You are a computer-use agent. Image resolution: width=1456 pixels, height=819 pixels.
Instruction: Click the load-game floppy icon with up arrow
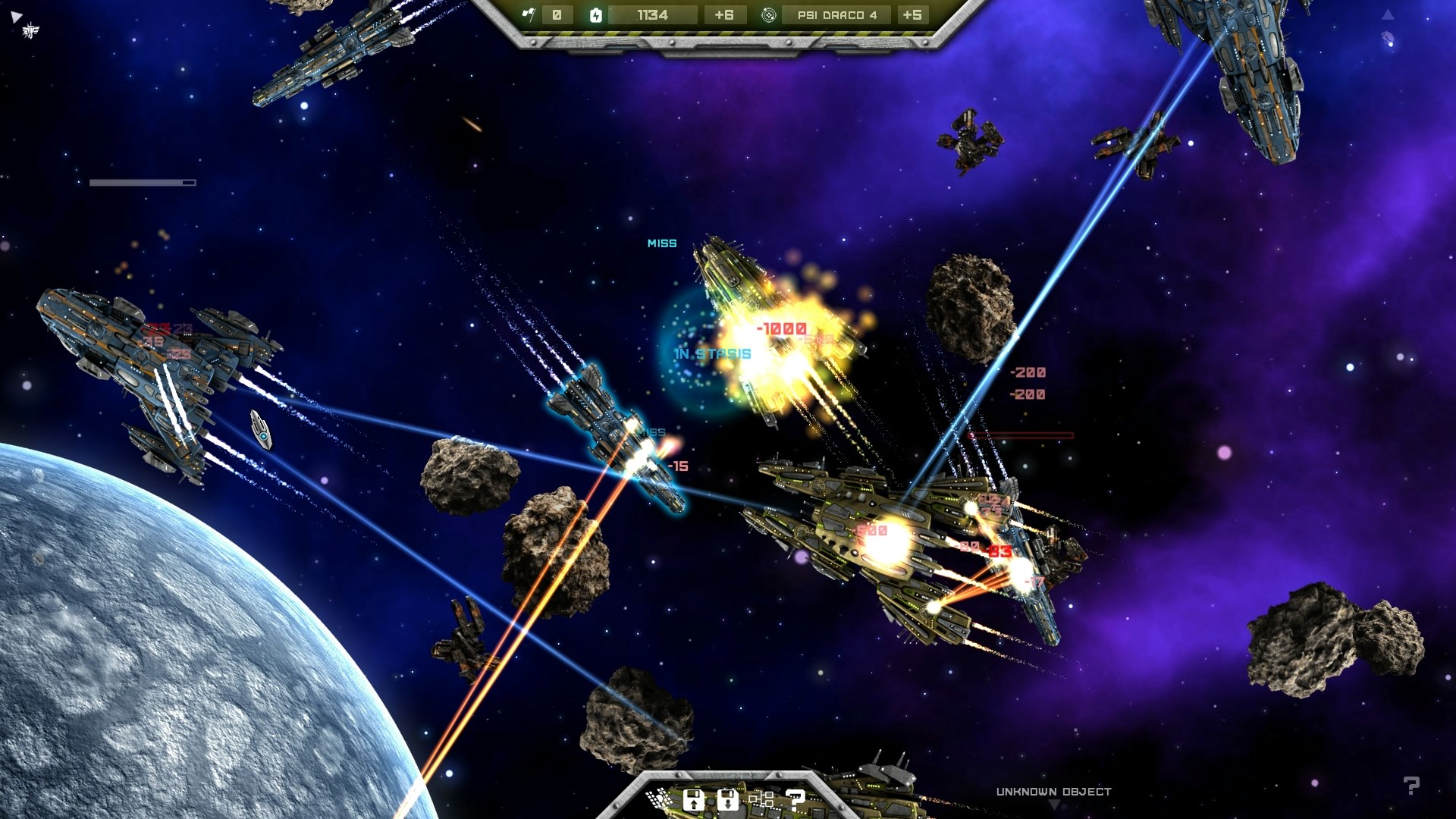(694, 799)
